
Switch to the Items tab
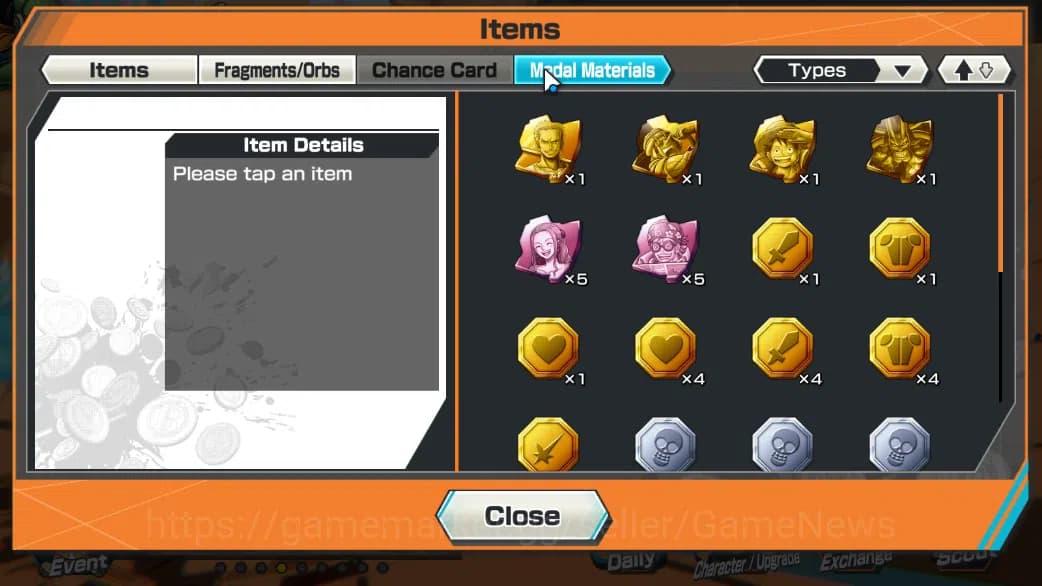pyautogui.click(x=119, y=70)
